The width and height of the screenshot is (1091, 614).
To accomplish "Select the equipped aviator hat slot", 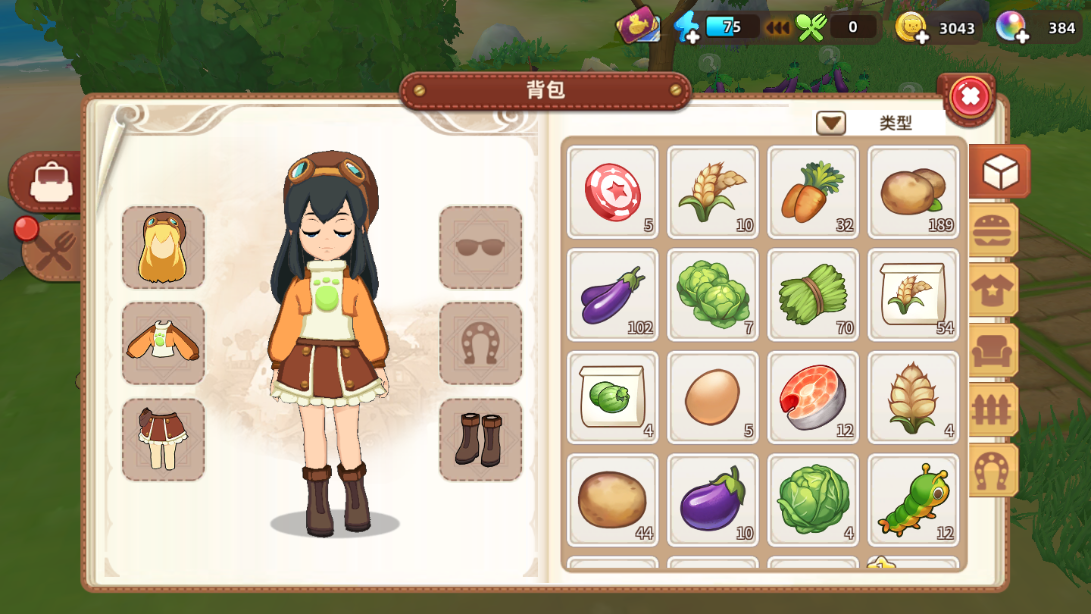I will click(163, 247).
